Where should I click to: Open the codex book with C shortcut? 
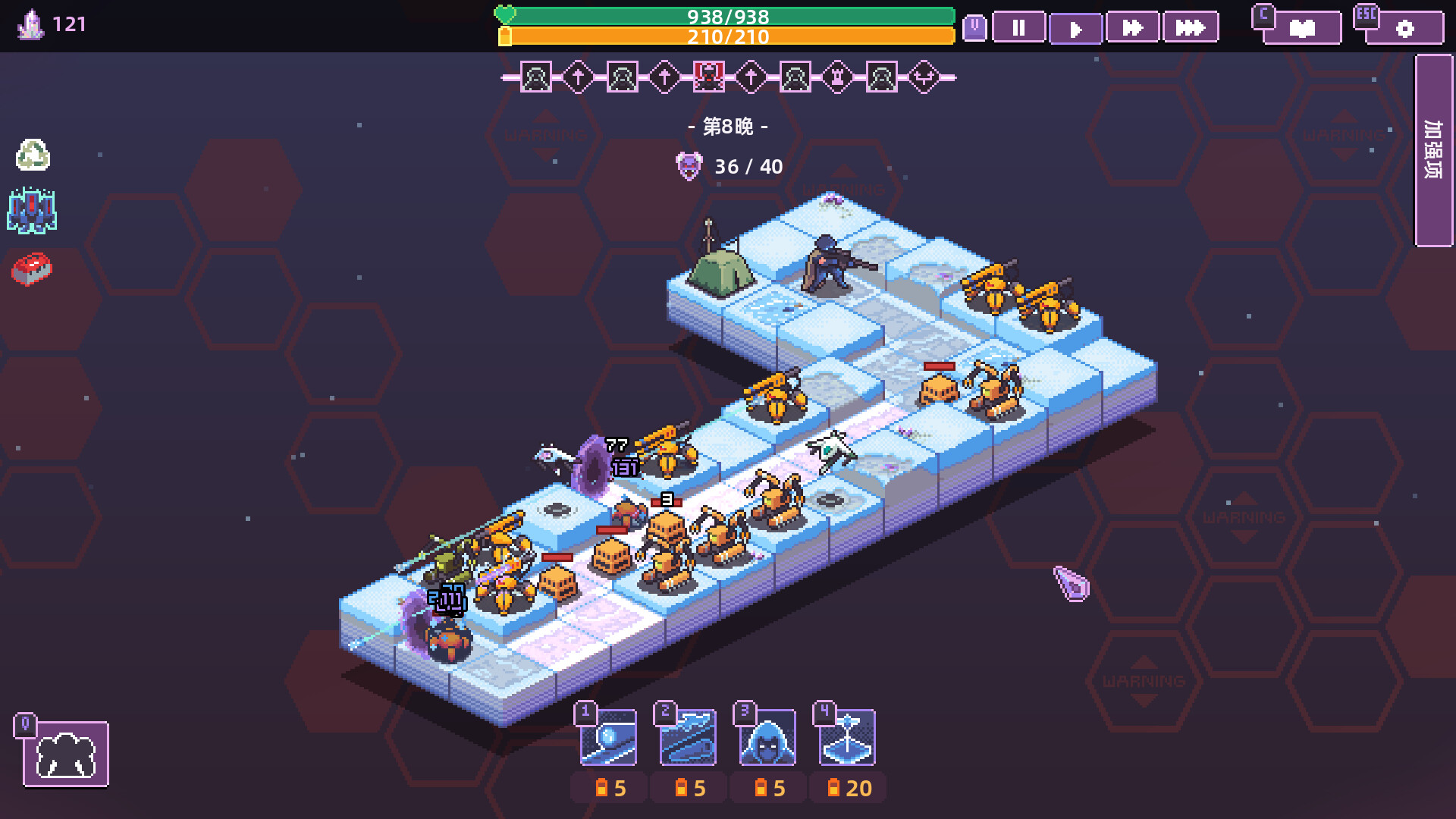click(1301, 27)
